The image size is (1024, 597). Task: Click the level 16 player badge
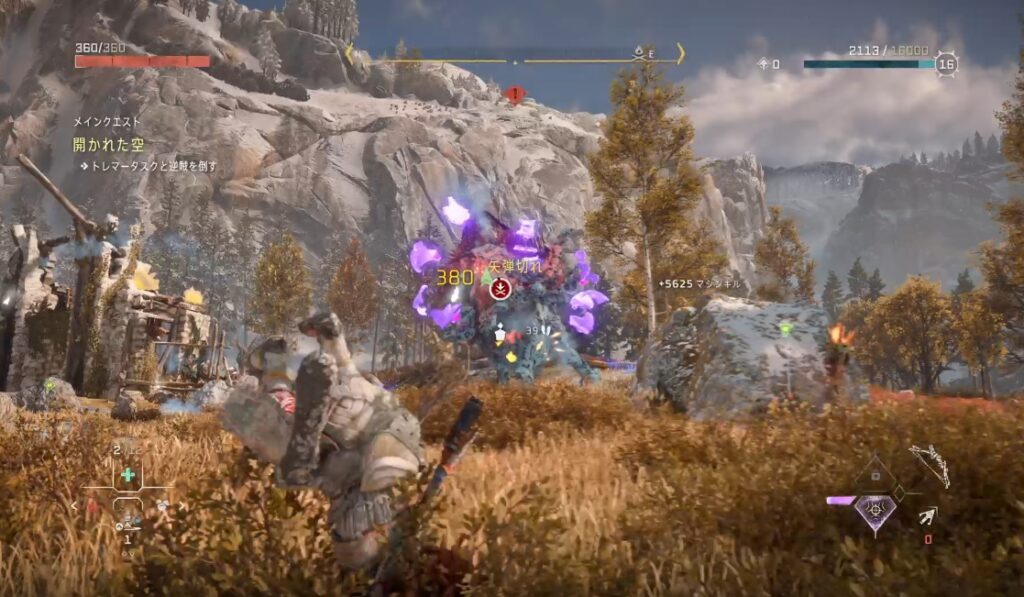click(946, 64)
